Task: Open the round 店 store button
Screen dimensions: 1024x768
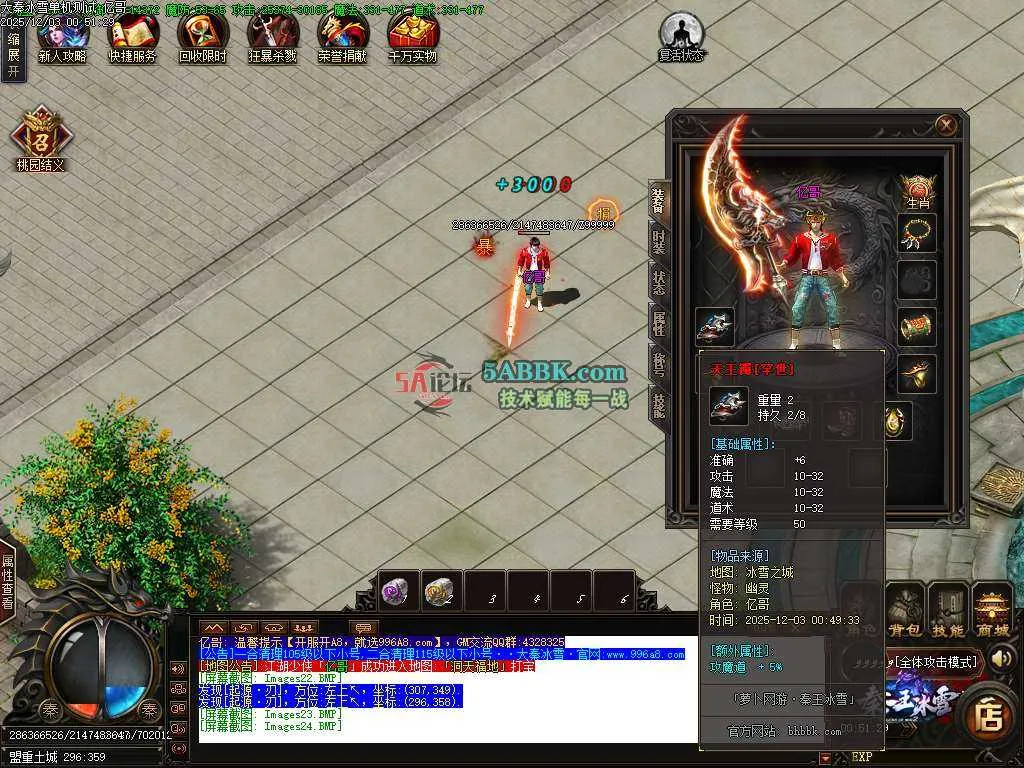Action: [990, 716]
